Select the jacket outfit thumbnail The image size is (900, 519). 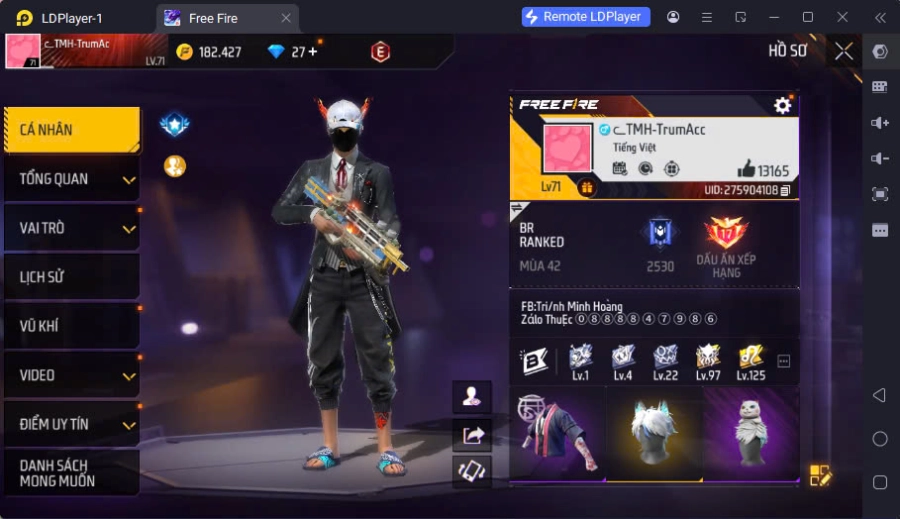pyautogui.click(x=557, y=433)
